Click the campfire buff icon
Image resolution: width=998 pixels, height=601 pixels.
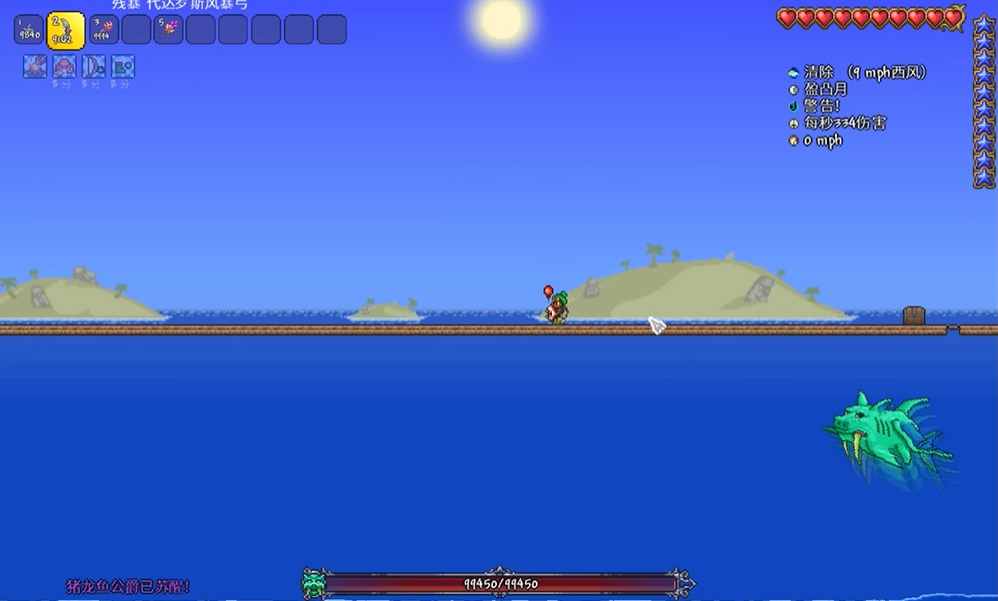click(35, 67)
